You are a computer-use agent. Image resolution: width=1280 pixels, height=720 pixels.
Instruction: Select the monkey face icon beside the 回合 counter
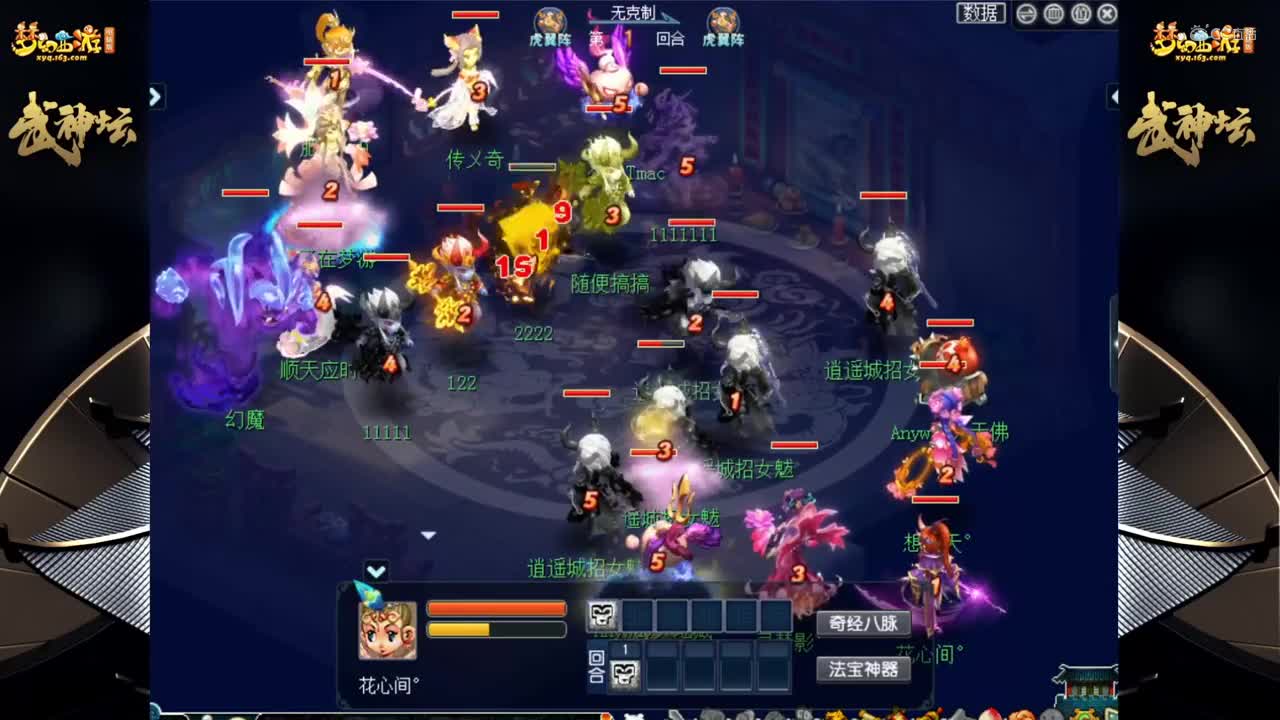623,672
